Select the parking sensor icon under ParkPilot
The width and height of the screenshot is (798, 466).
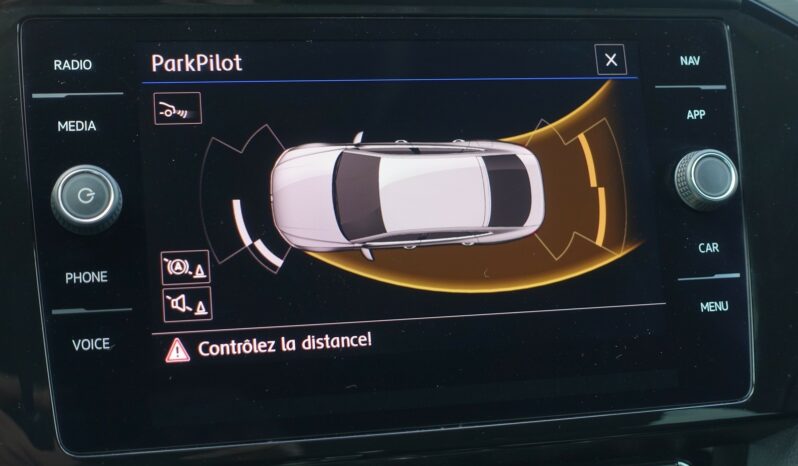pos(177,108)
